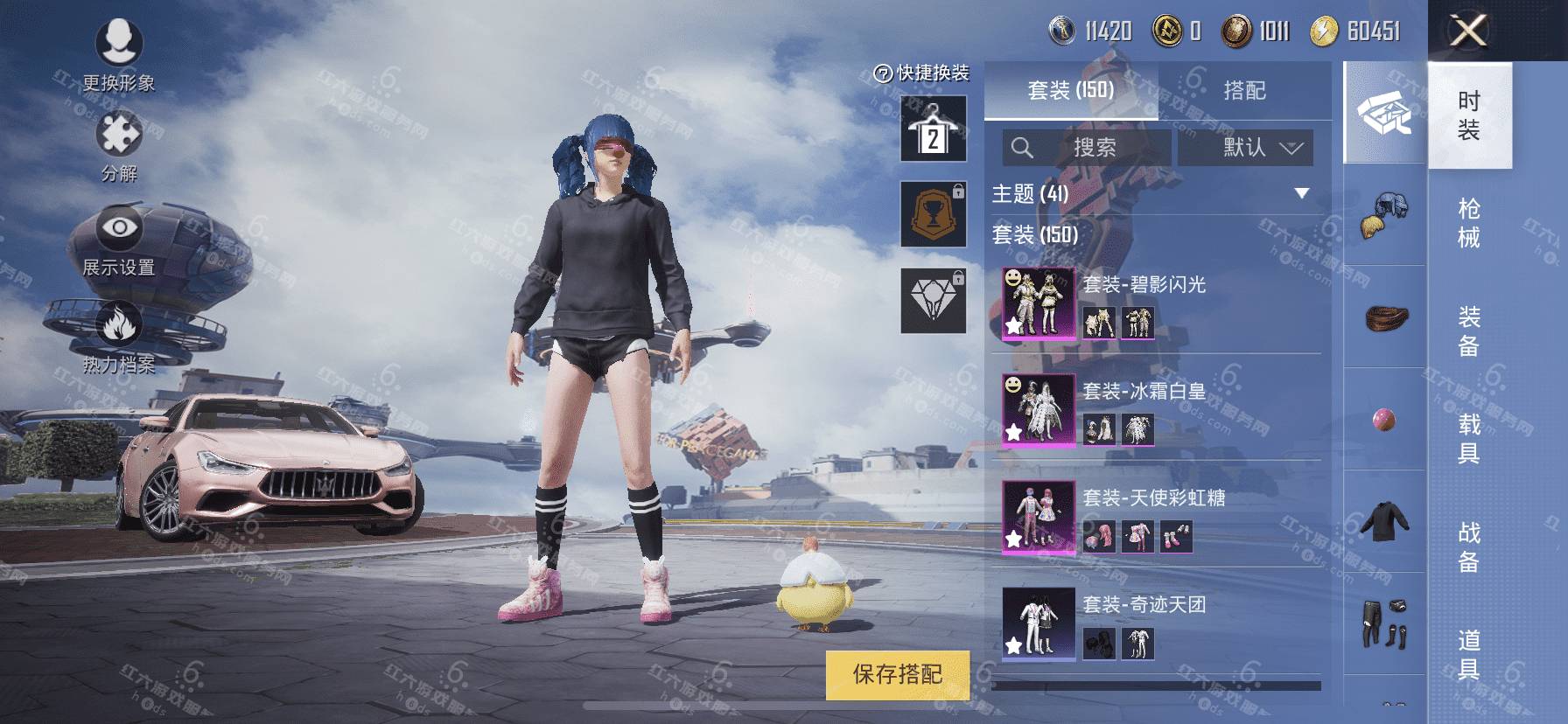Open the 分解 dismantle feature

pos(119,146)
